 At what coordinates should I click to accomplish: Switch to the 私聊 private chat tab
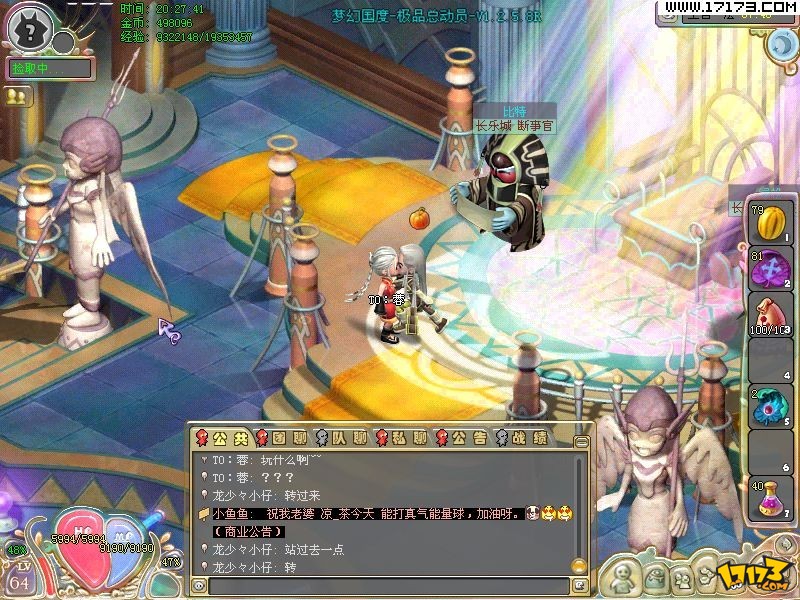[x=402, y=437]
